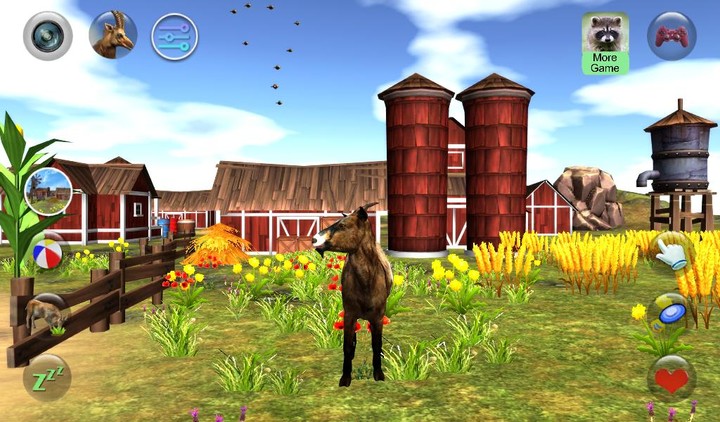Tap the red heart love bubble
This screenshot has height=422, width=720.
671,378
